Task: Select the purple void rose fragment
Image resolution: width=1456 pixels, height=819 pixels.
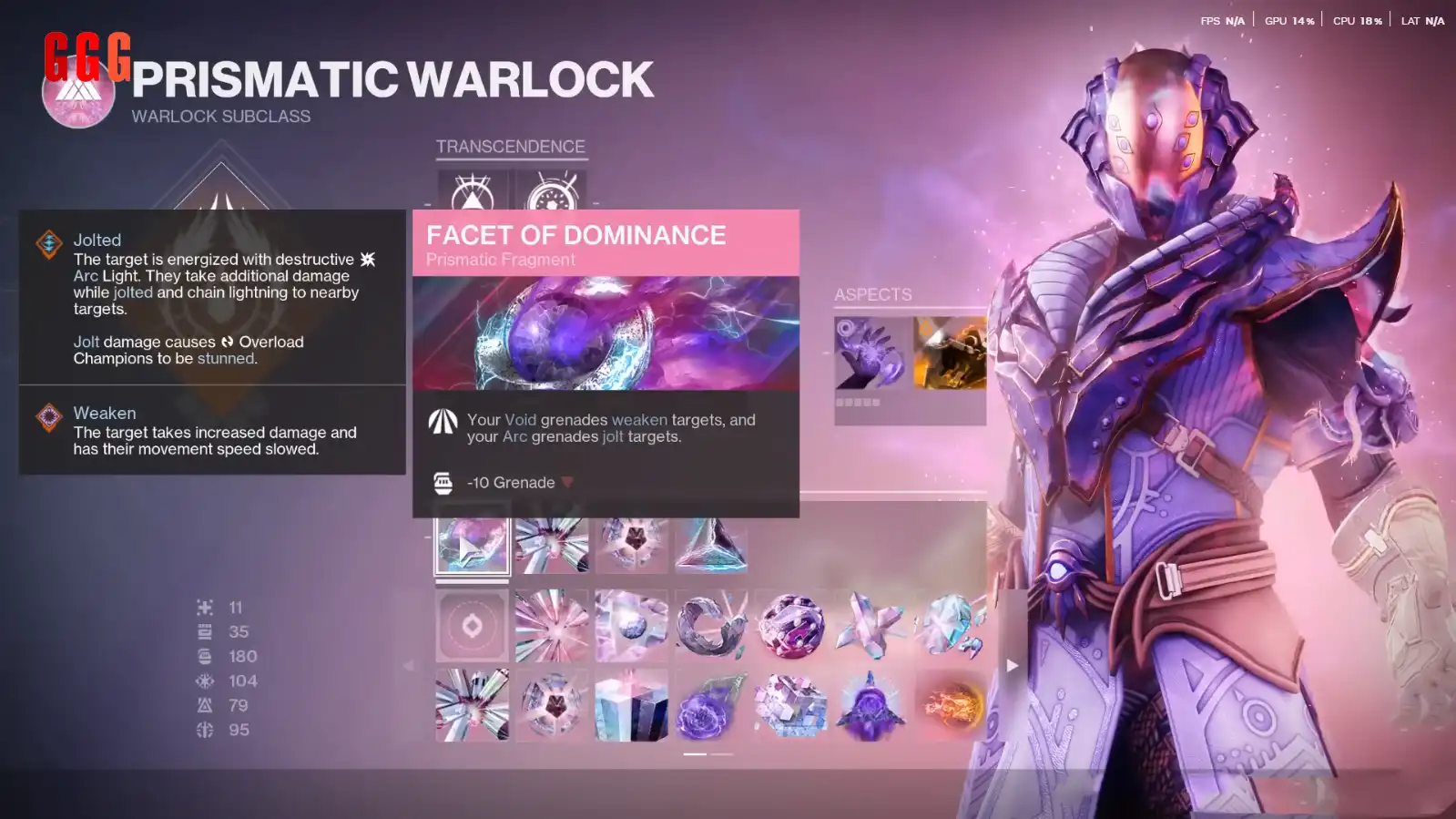Action: pos(711,706)
